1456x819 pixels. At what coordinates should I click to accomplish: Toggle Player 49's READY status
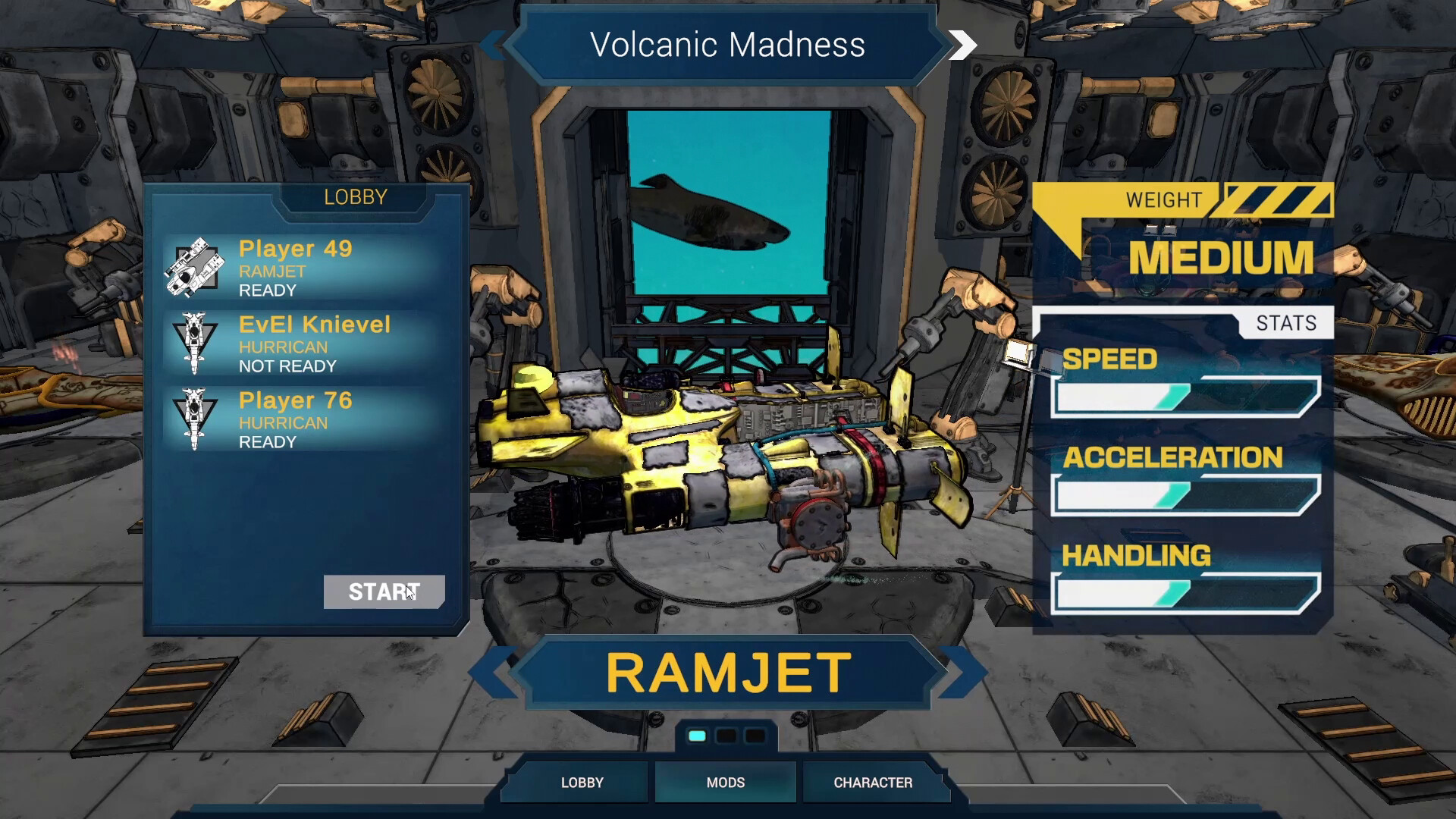265,289
